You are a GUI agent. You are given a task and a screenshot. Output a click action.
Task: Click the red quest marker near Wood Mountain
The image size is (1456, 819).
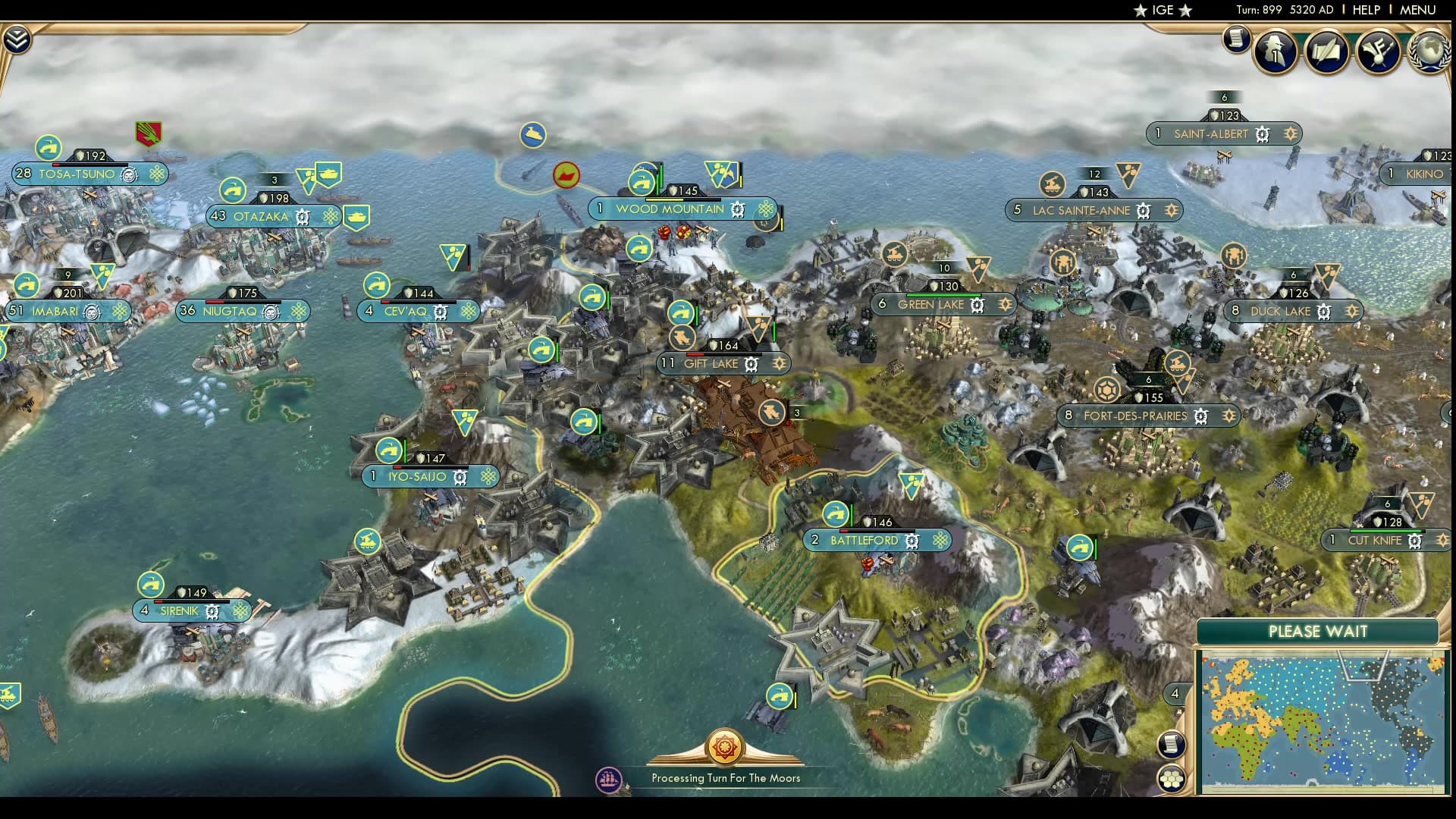coord(567,175)
